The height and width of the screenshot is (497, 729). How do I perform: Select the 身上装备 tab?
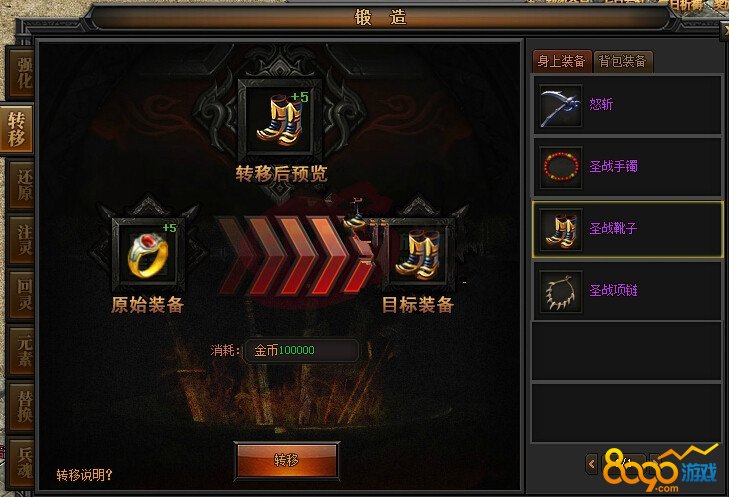pyautogui.click(x=561, y=61)
